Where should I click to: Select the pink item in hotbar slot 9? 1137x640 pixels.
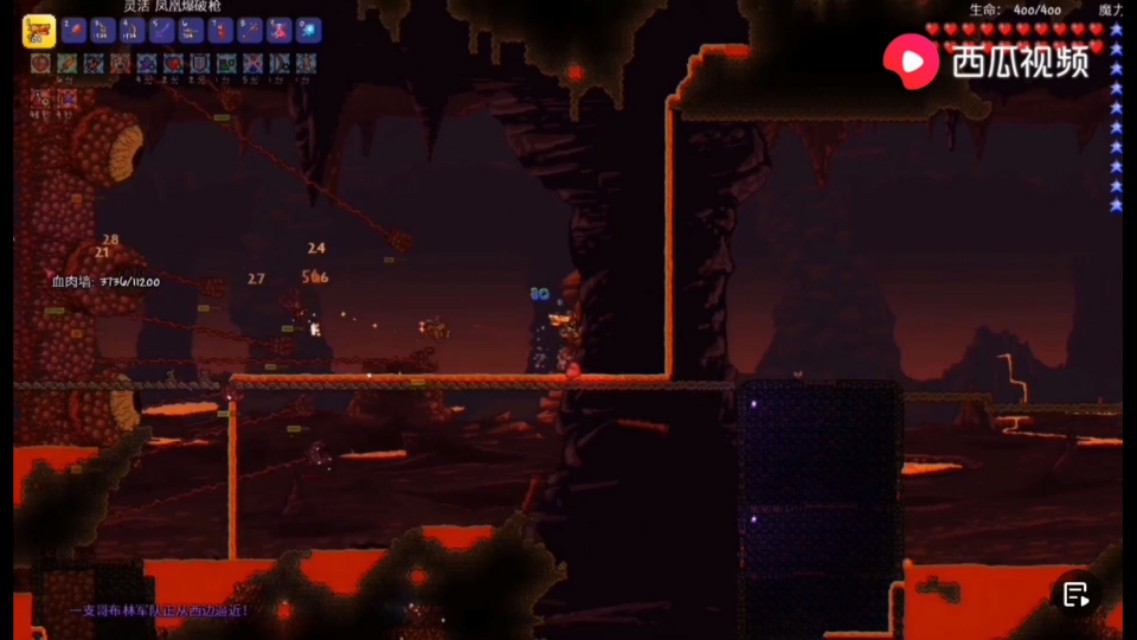[279, 31]
